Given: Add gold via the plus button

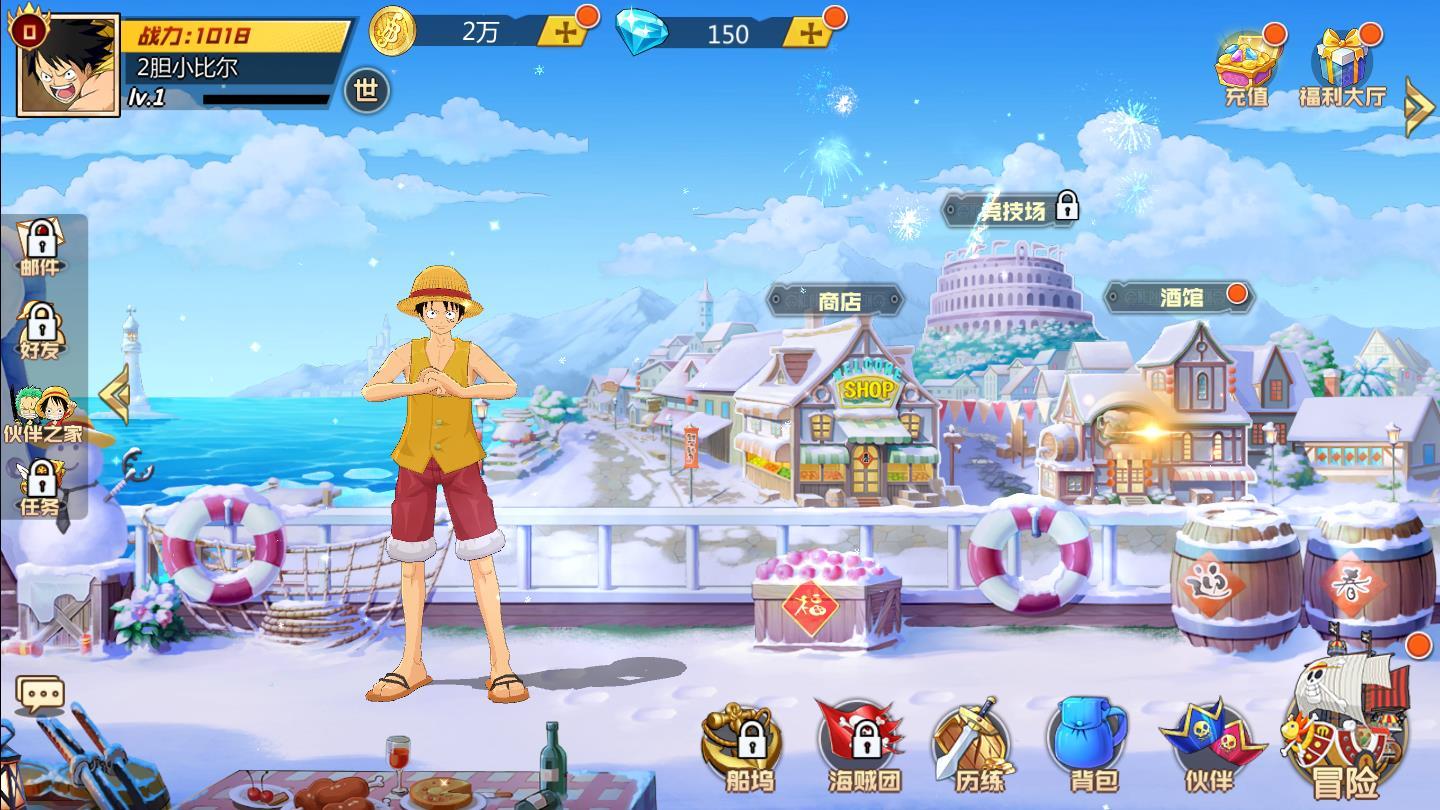Looking at the screenshot, I should (x=563, y=31).
